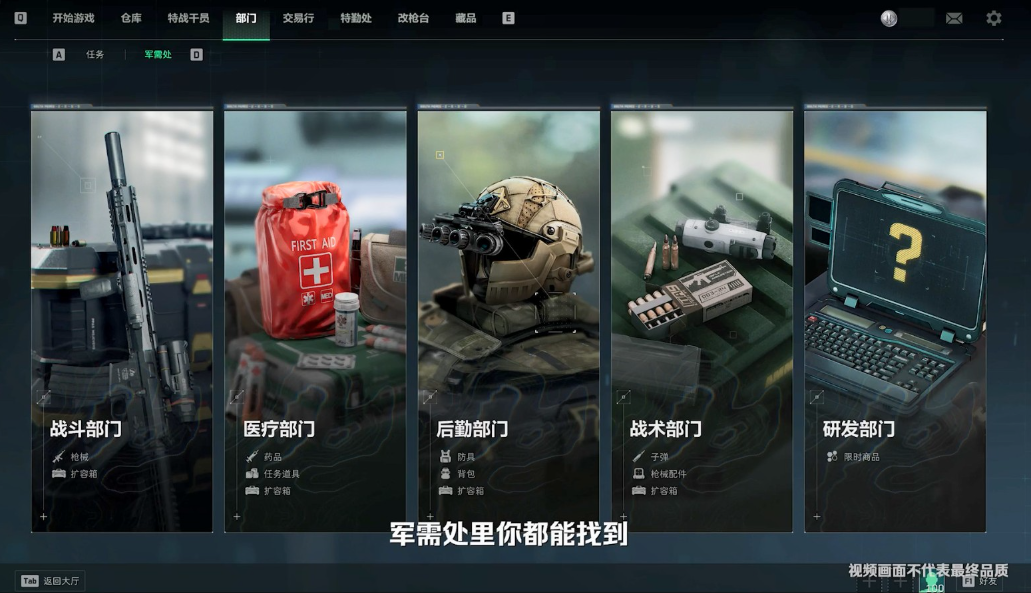Show the 任务 missions sub-tab

coord(95,55)
